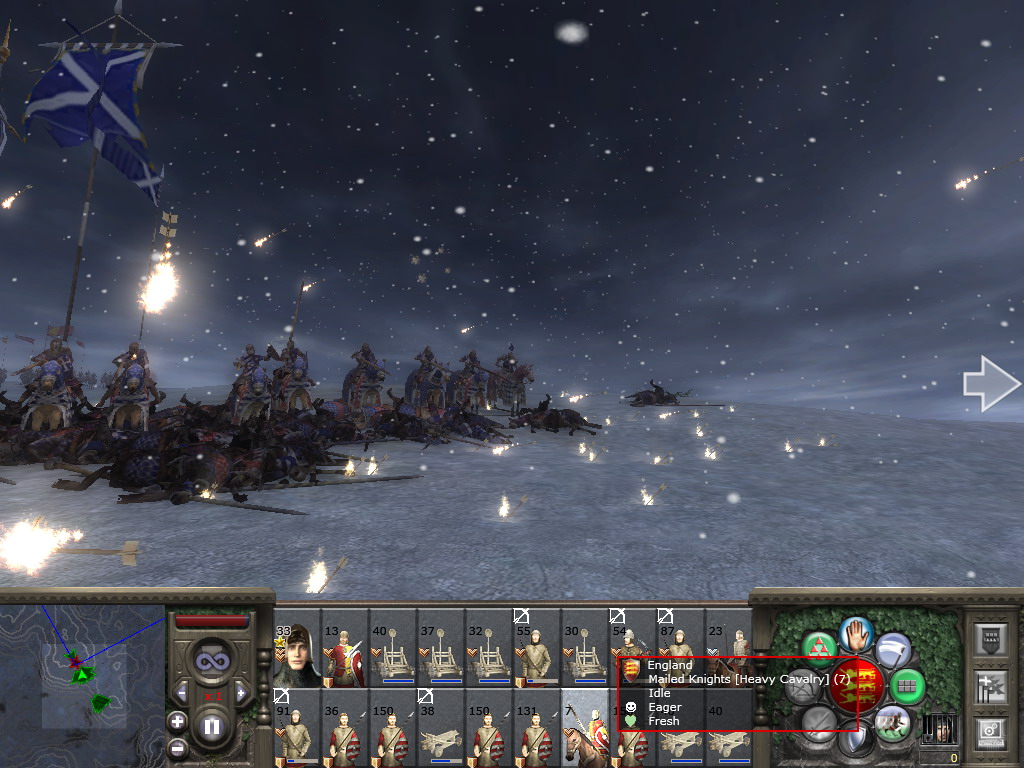Rotate camera using the right arrow

[x=992, y=384]
